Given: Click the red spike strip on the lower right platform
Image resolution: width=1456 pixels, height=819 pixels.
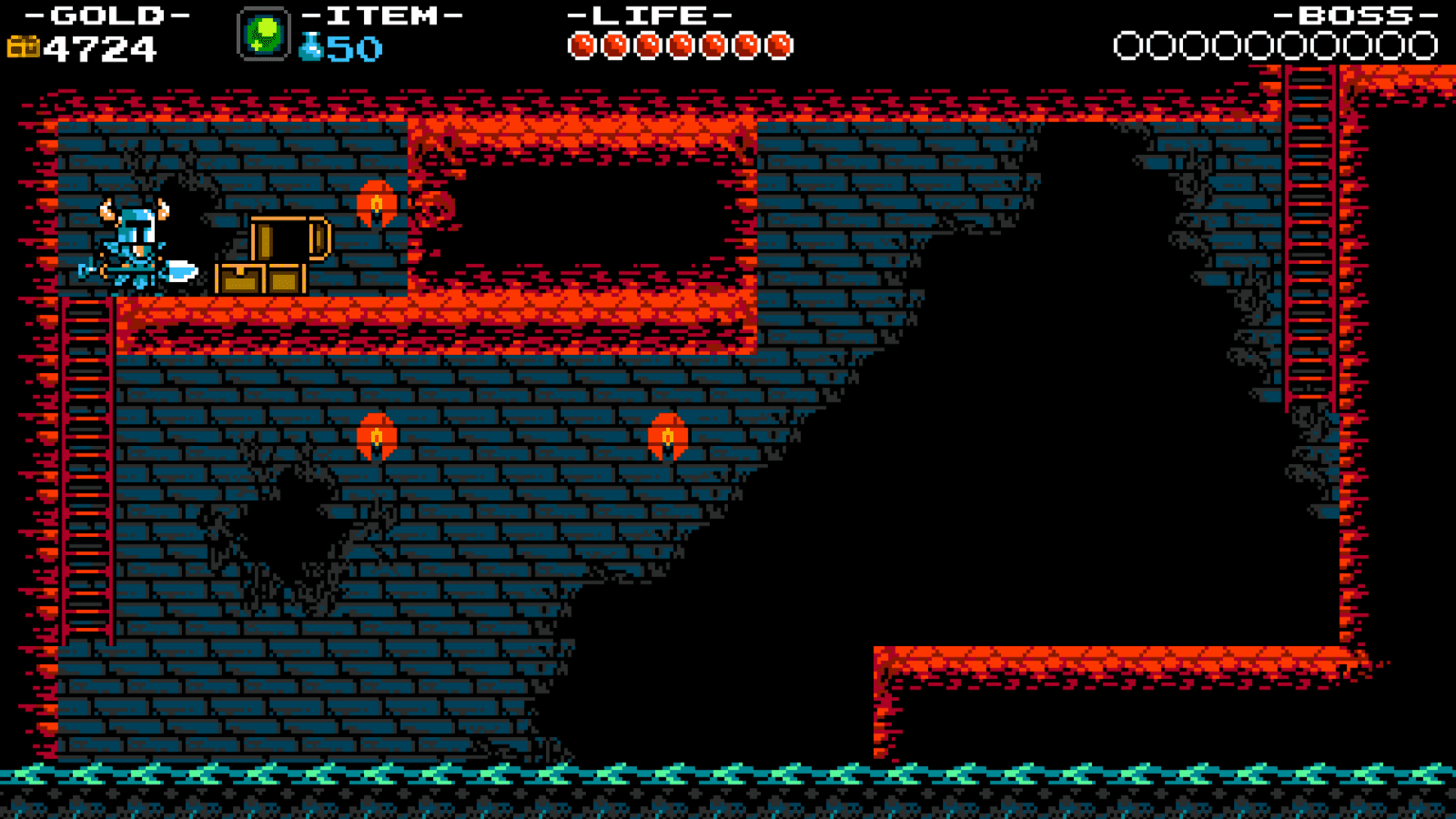Looking at the screenshot, I should pyautogui.click(x=1119, y=657).
